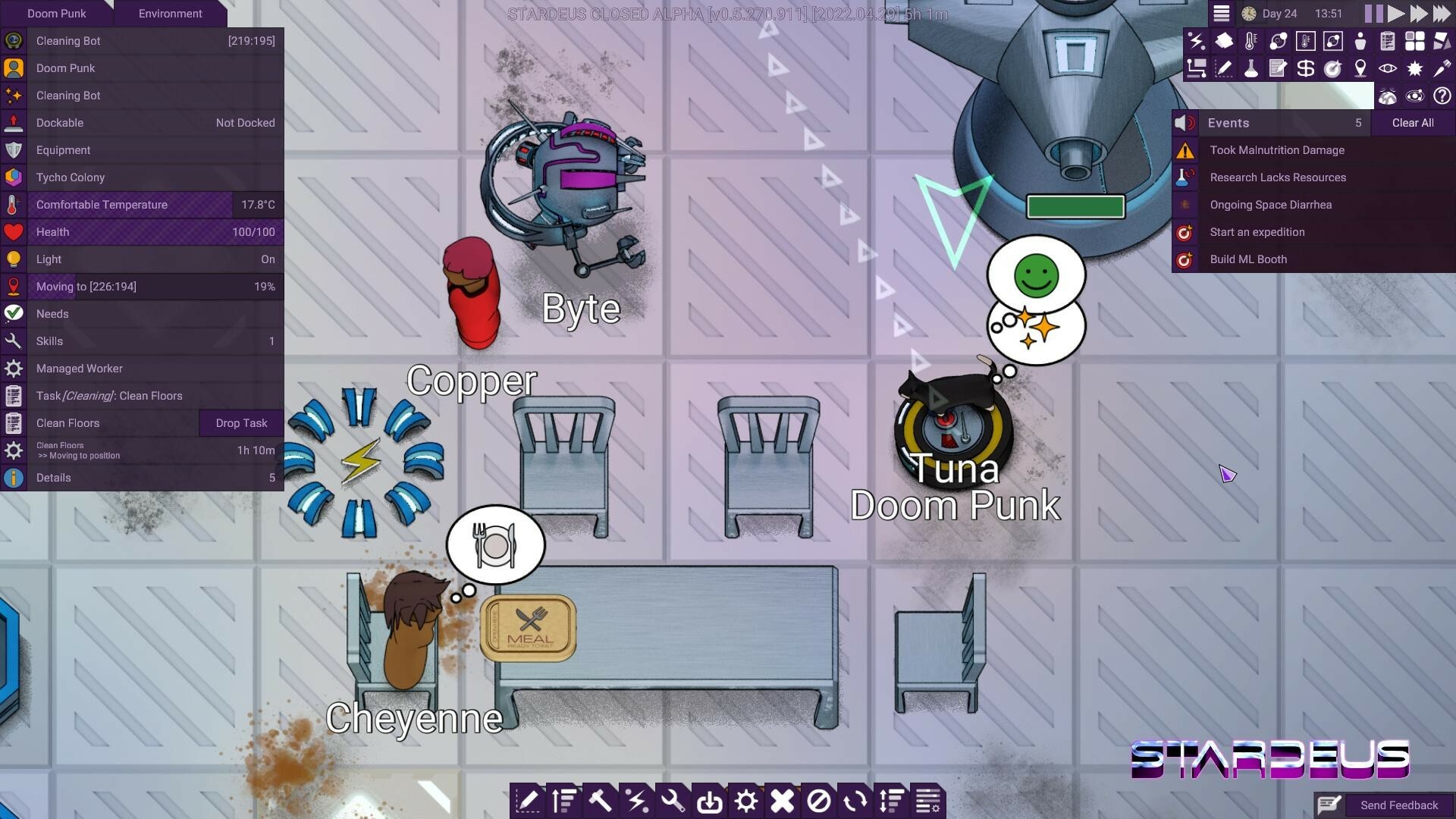Open the target objectives icon
The width and height of the screenshot is (1456, 819).
point(1332,68)
